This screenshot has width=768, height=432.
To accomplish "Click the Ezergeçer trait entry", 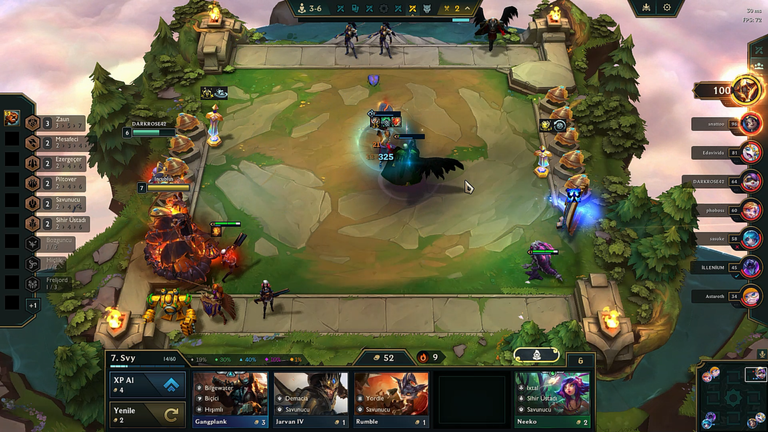I will pos(56,162).
